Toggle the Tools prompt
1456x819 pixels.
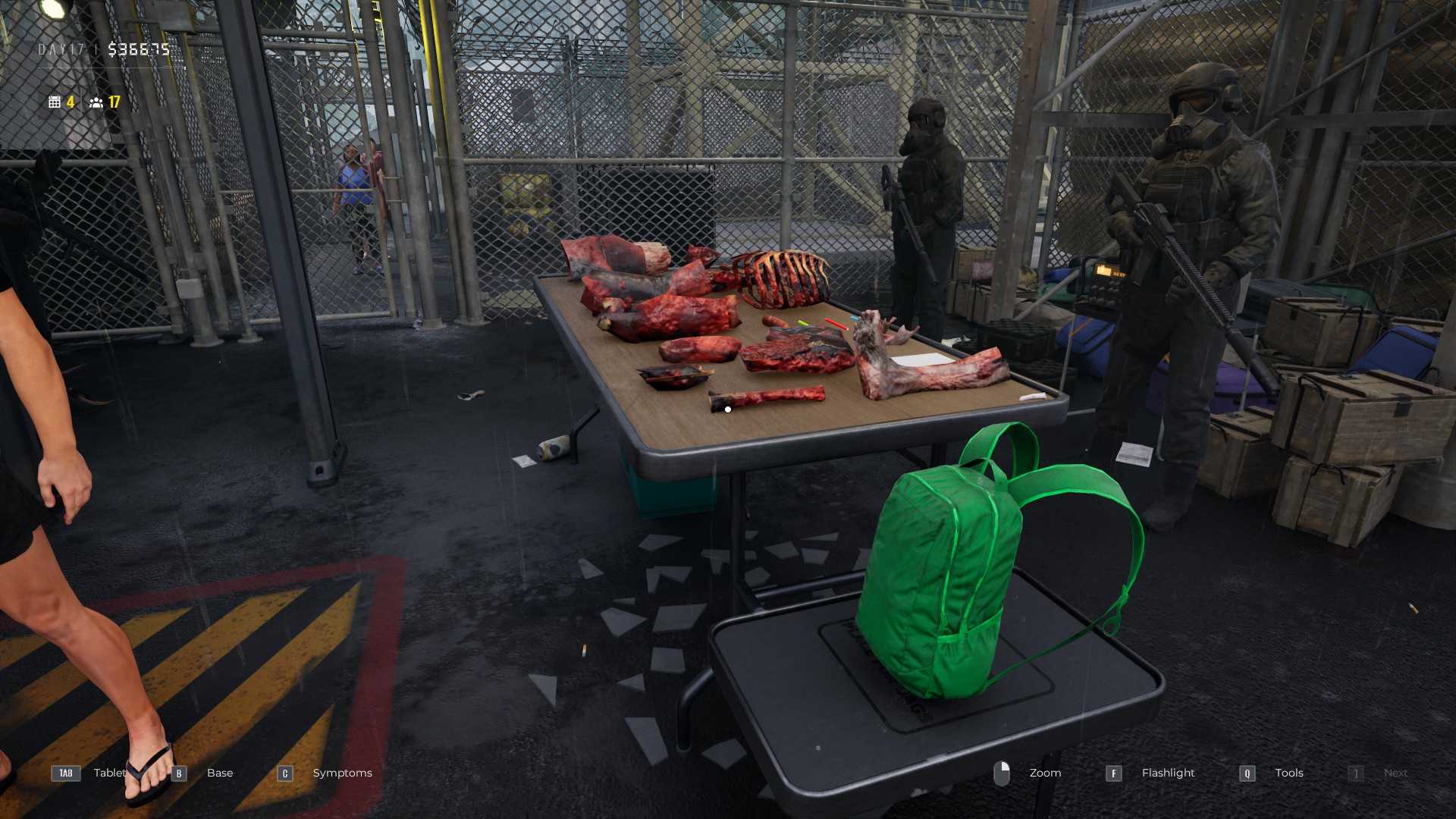pos(1289,773)
